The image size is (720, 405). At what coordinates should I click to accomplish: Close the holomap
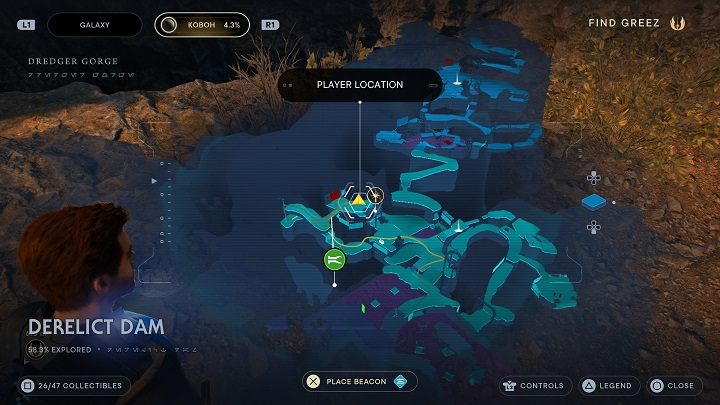click(672, 385)
